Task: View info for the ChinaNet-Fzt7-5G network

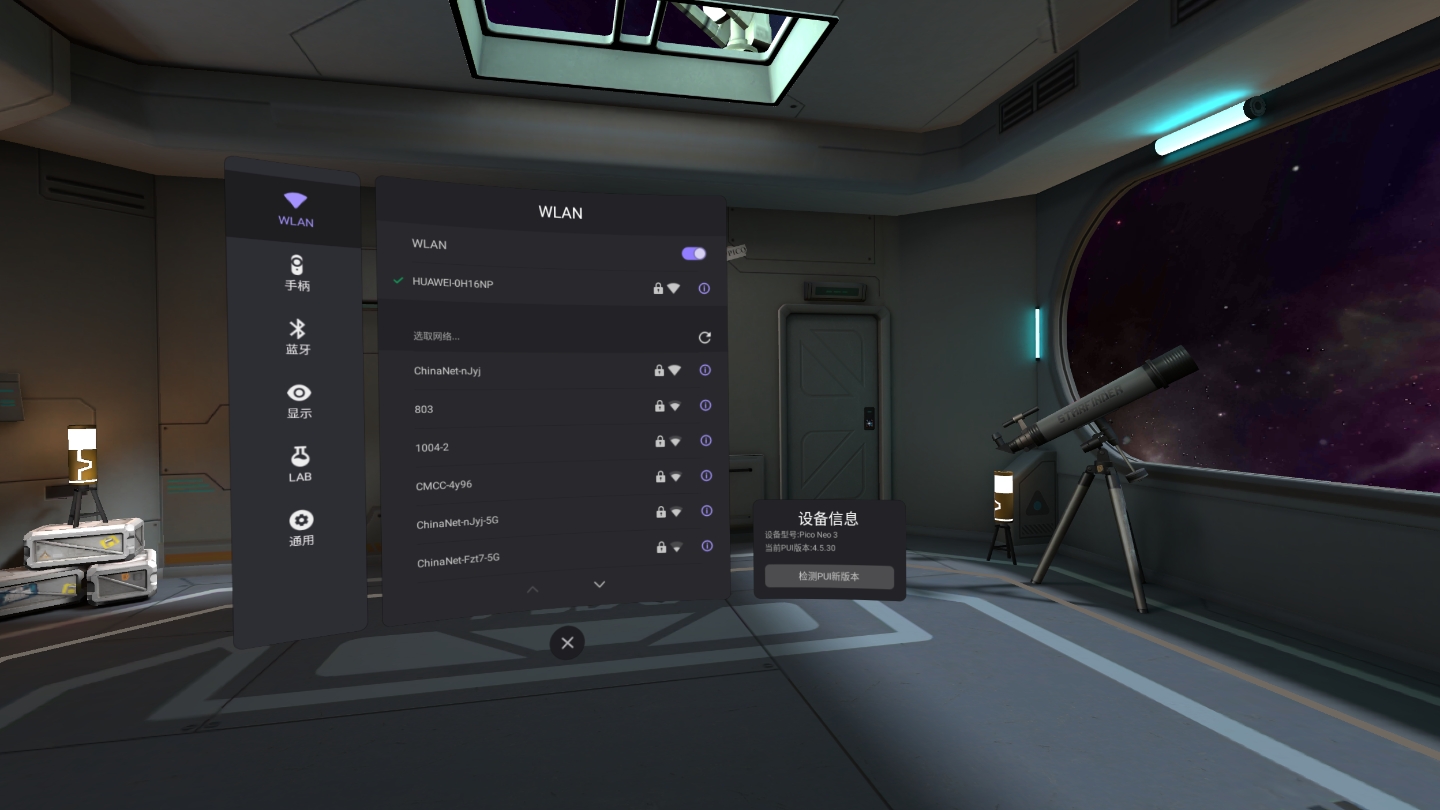Action: point(708,546)
